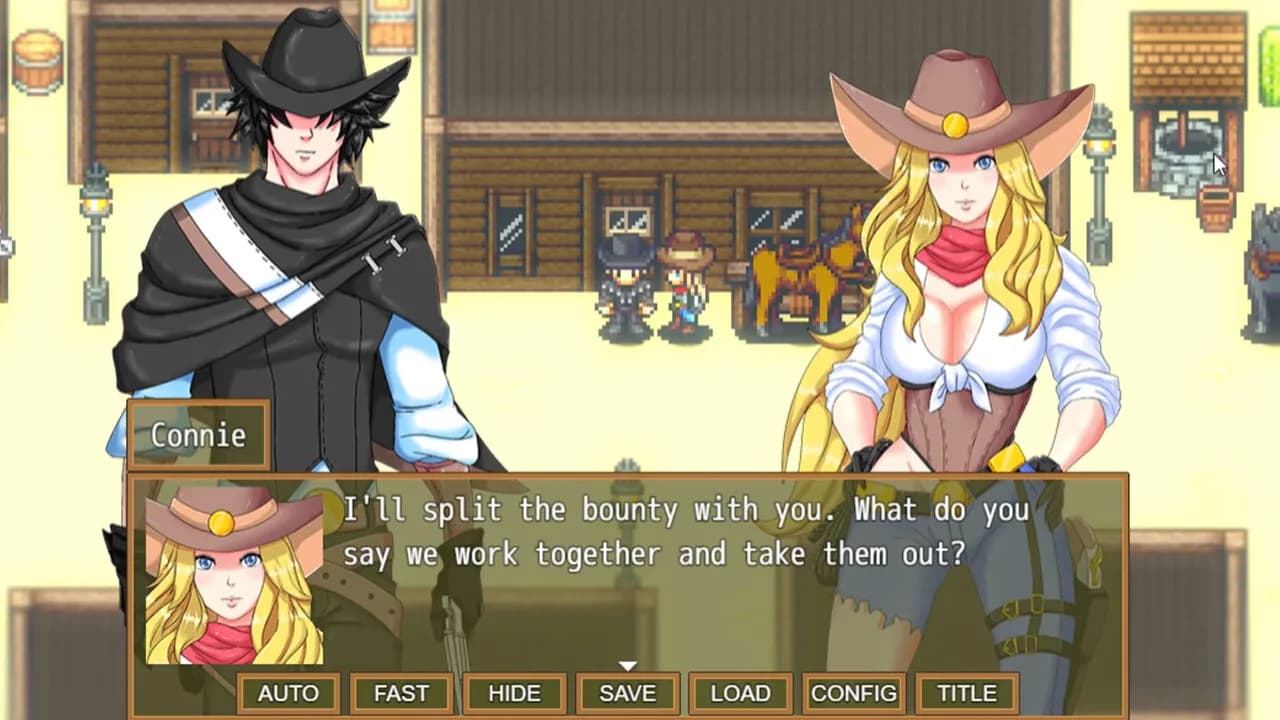Viewport: 1280px width, 720px height.
Task: Turn on FAST text skipping
Action: (x=402, y=692)
